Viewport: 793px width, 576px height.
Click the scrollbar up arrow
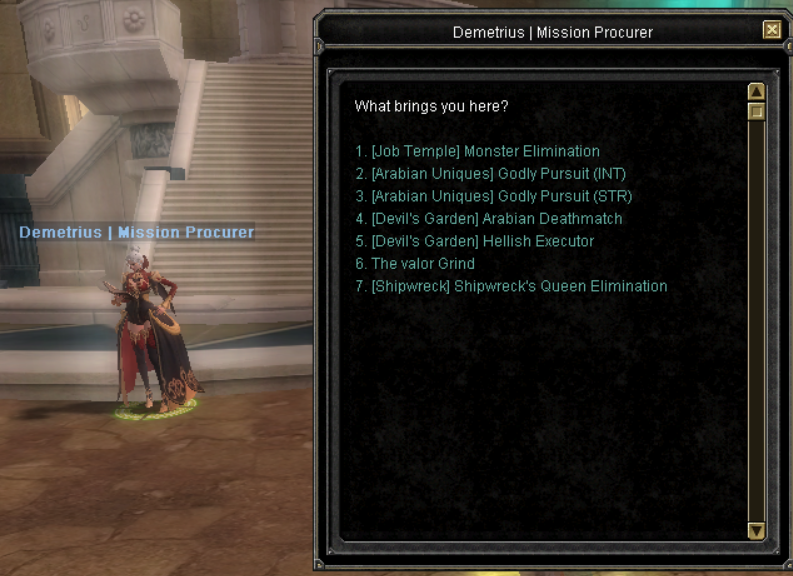click(x=756, y=92)
